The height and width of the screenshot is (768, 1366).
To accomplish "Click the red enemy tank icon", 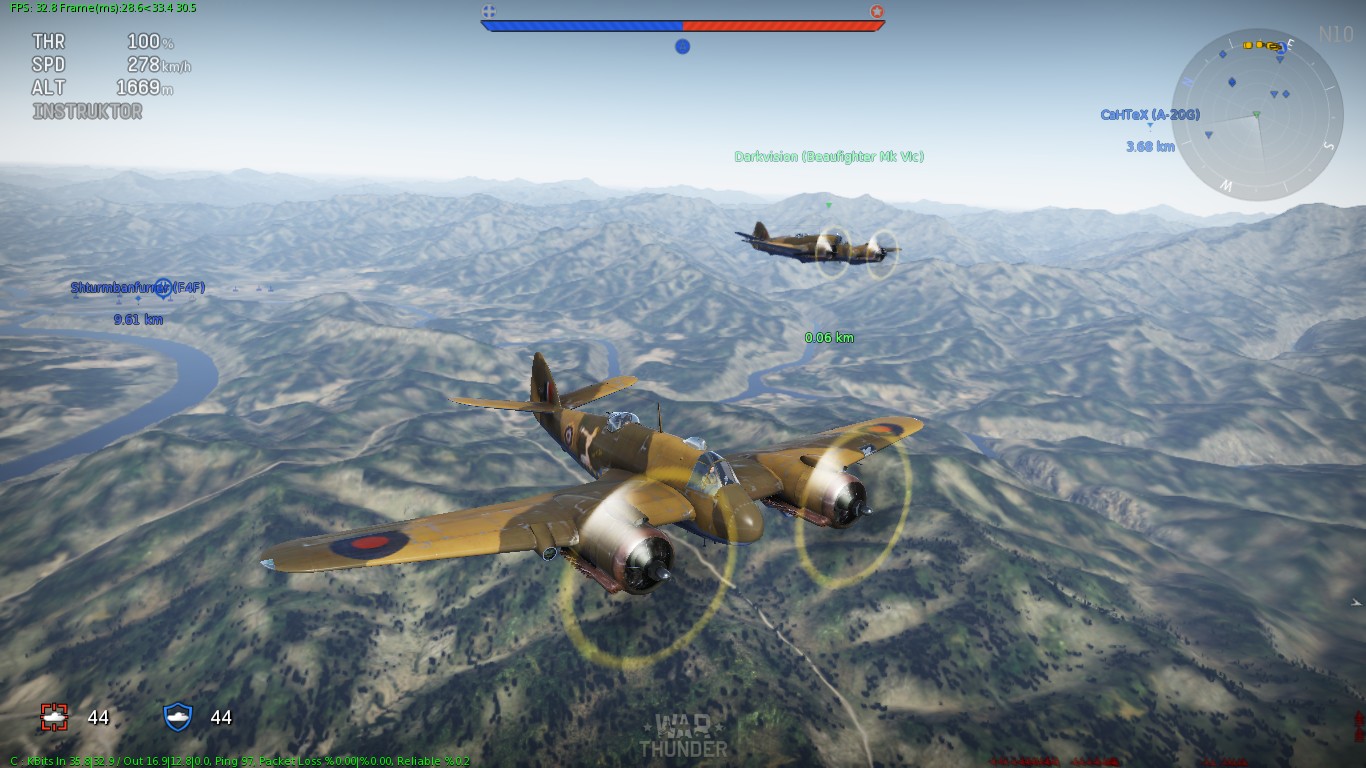I will coord(54,716).
